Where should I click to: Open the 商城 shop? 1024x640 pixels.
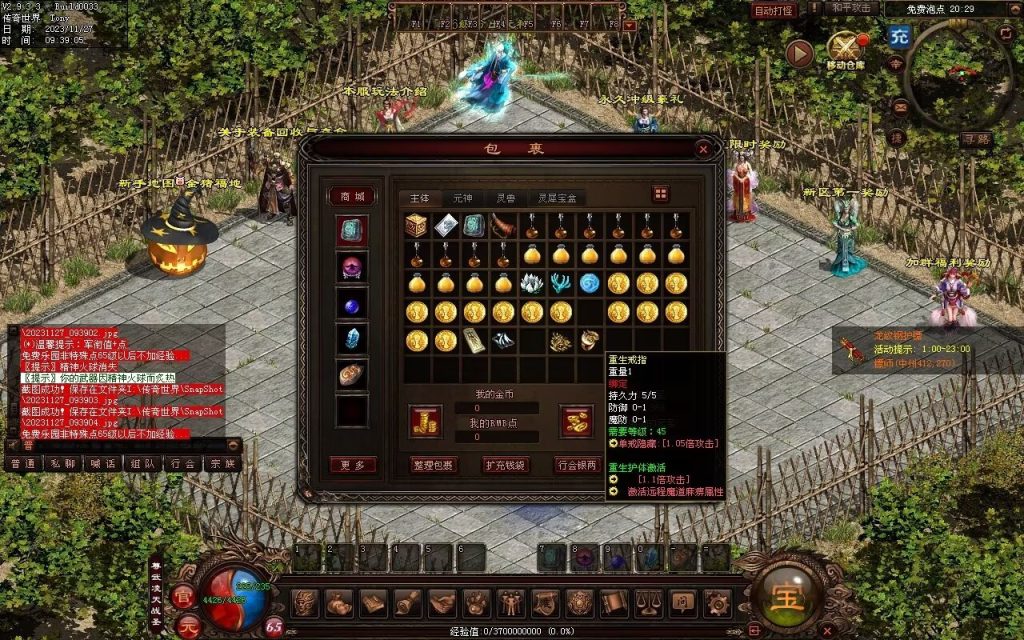[352, 196]
